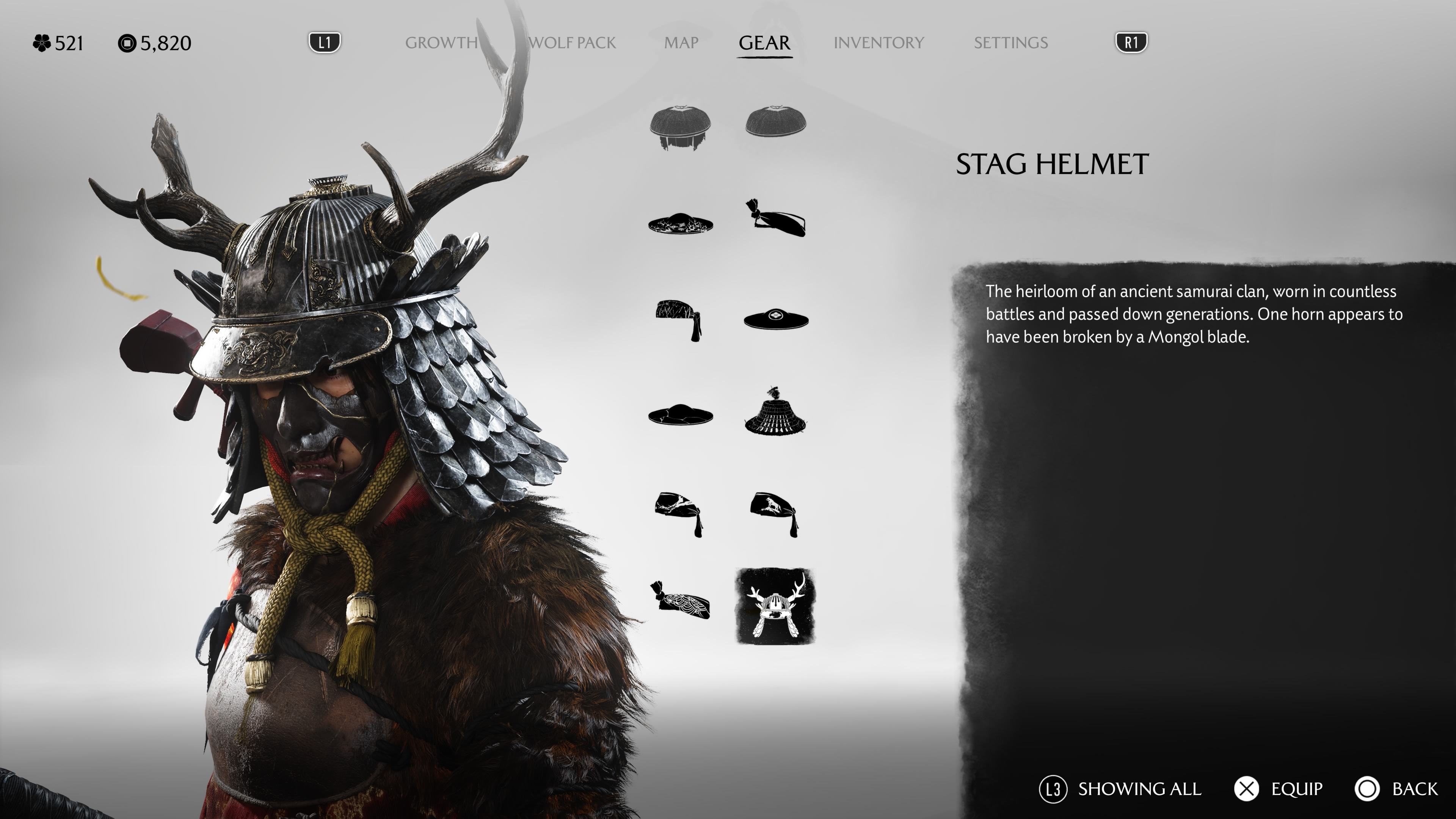Screen dimensions: 1456x819
Task: Choose the woven dome hat without fringe
Action: [x=775, y=121]
